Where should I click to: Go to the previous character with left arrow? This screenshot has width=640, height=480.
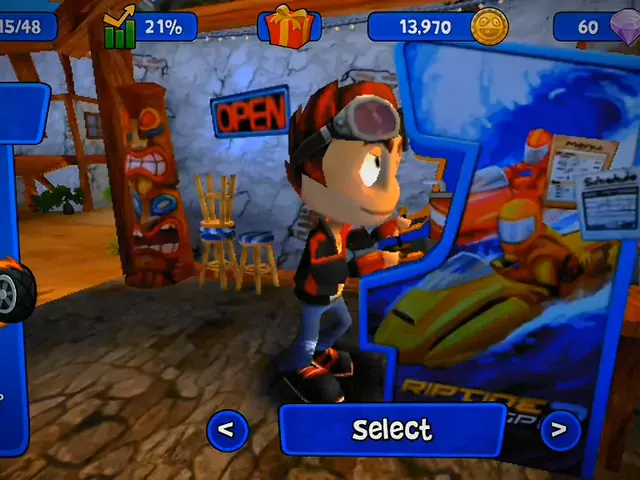(x=226, y=430)
